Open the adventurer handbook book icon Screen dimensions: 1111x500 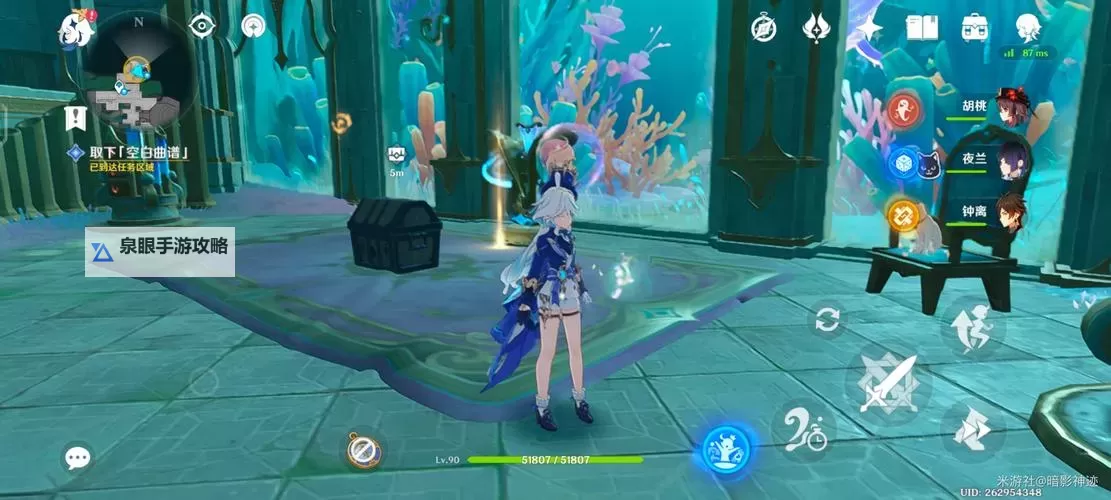pos(921,27)
